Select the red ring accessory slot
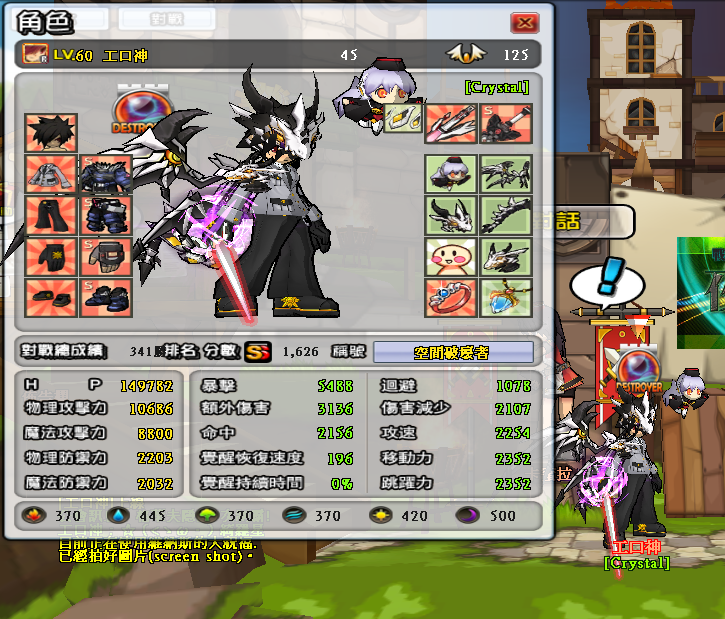The height and width of the screenshot is (619, 725). pyautogui.click(x=450, y=297)
